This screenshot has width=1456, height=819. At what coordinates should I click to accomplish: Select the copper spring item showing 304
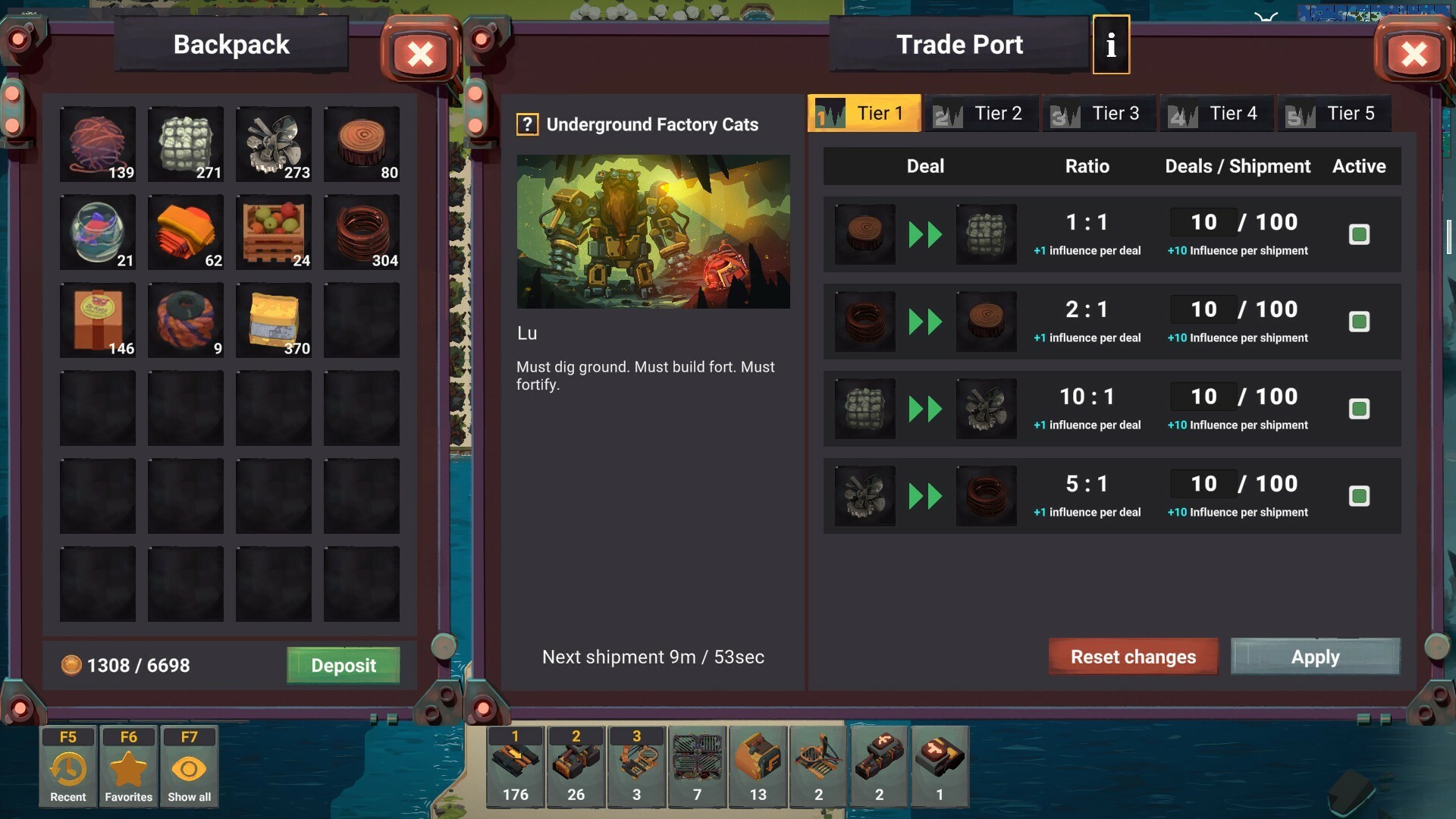pyautogui.click(x=361, y=232)
